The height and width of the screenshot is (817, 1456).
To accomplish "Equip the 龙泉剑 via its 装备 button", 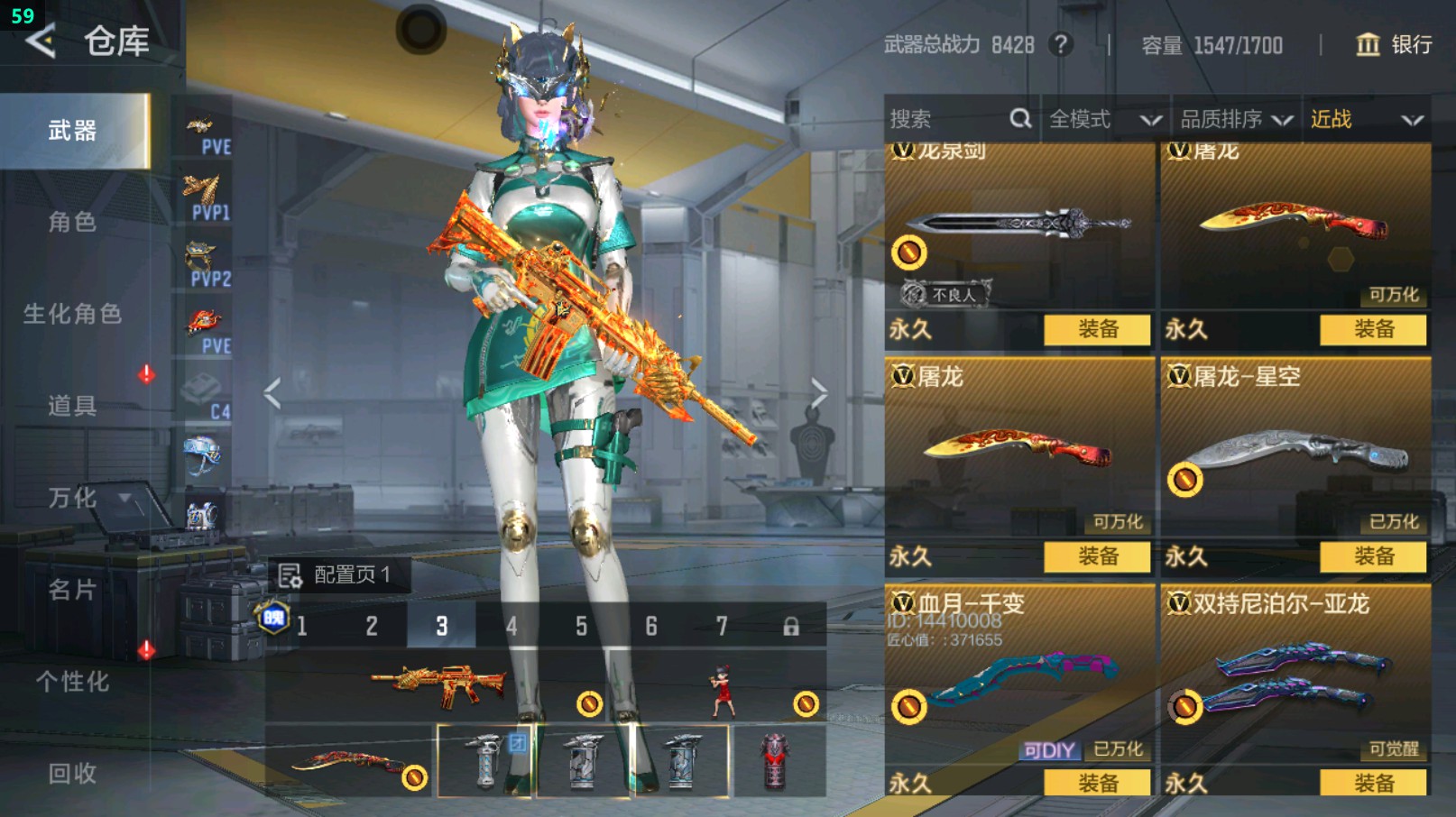I will [1096, 330].
